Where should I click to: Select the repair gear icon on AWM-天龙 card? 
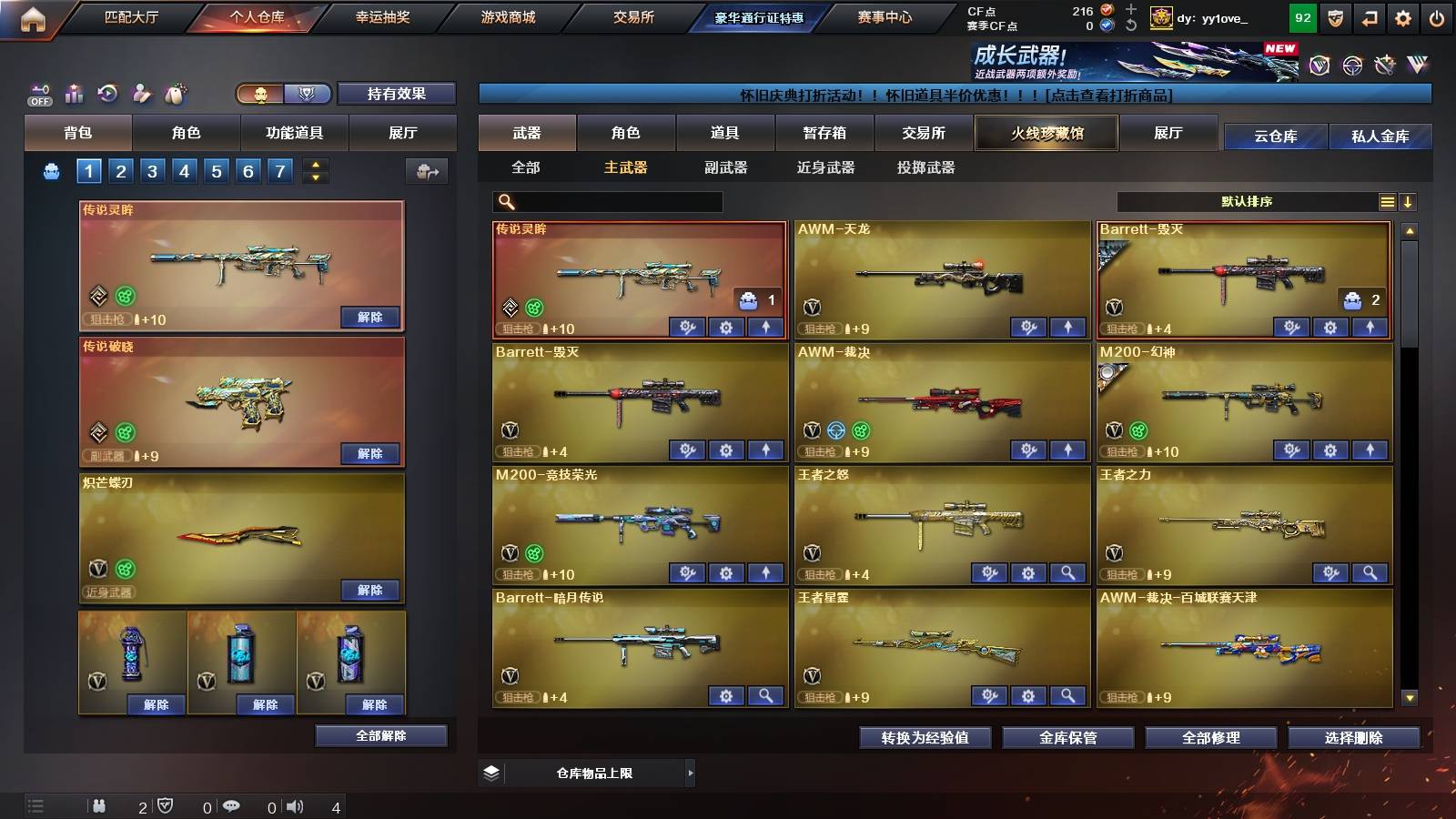click(x=1028, y=325)
